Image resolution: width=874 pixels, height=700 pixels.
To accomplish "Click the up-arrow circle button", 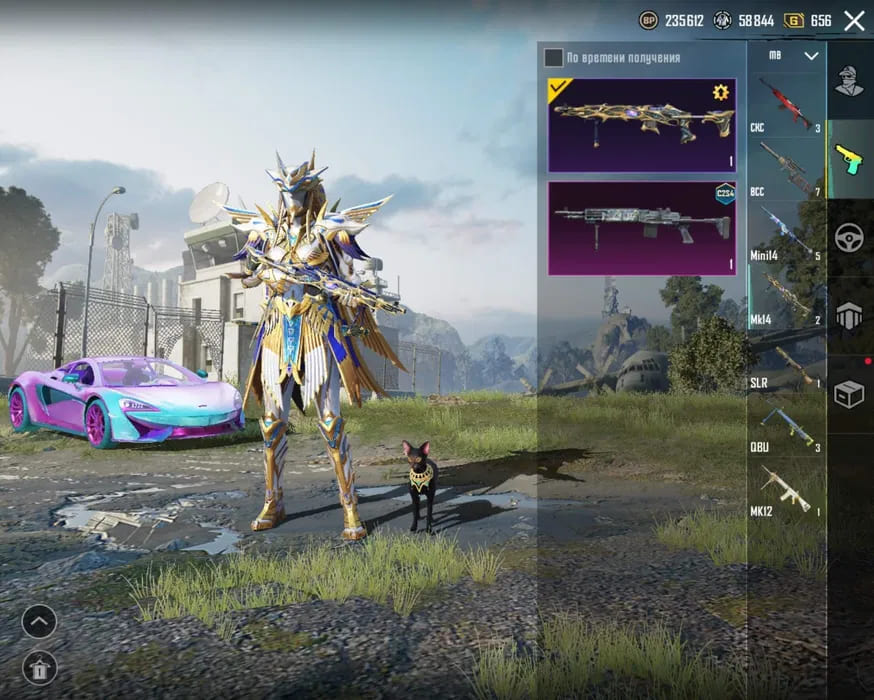I will tap(39, 621).
